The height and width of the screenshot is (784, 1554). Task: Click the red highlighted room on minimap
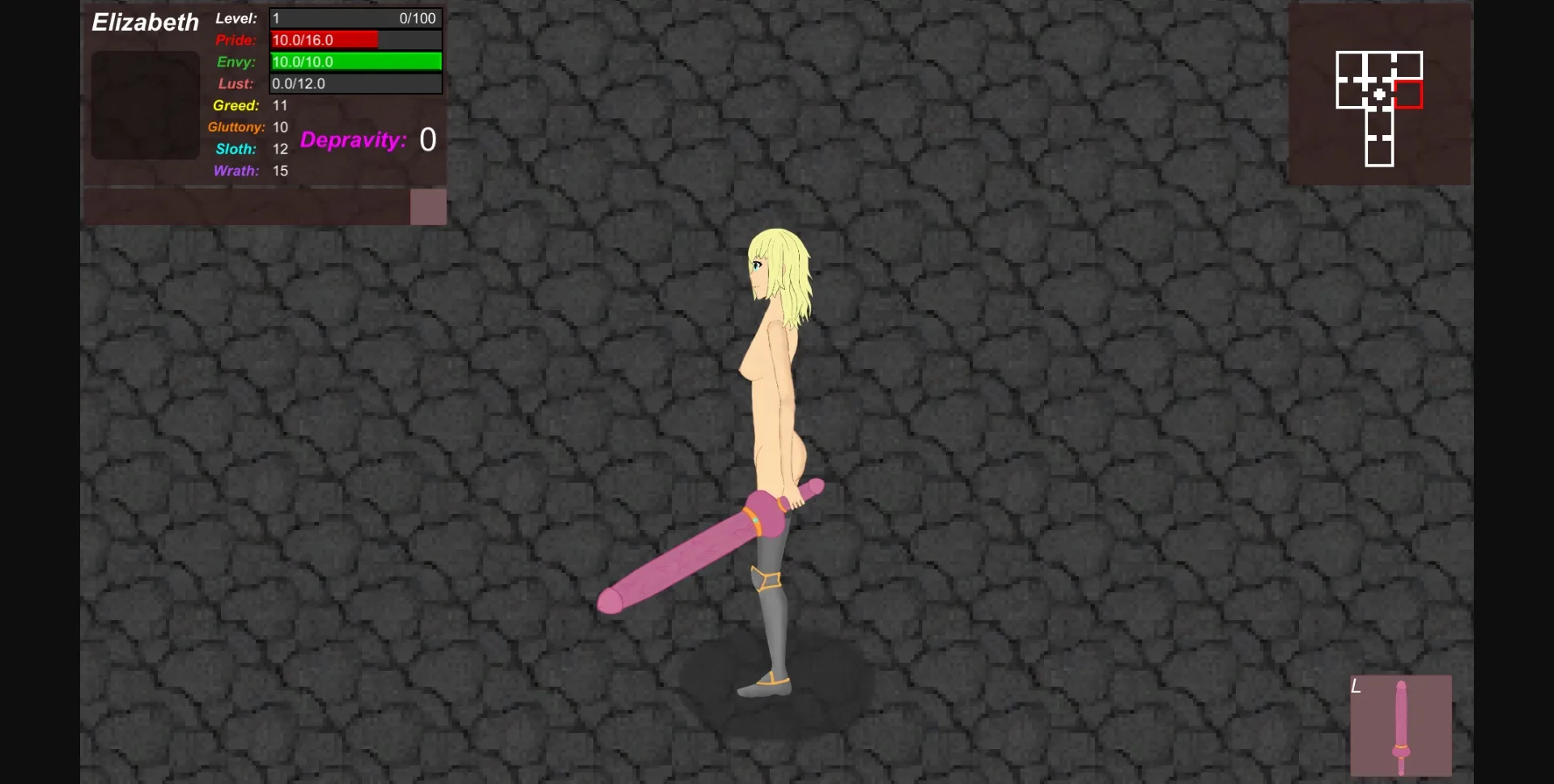tap(1407, 94)
